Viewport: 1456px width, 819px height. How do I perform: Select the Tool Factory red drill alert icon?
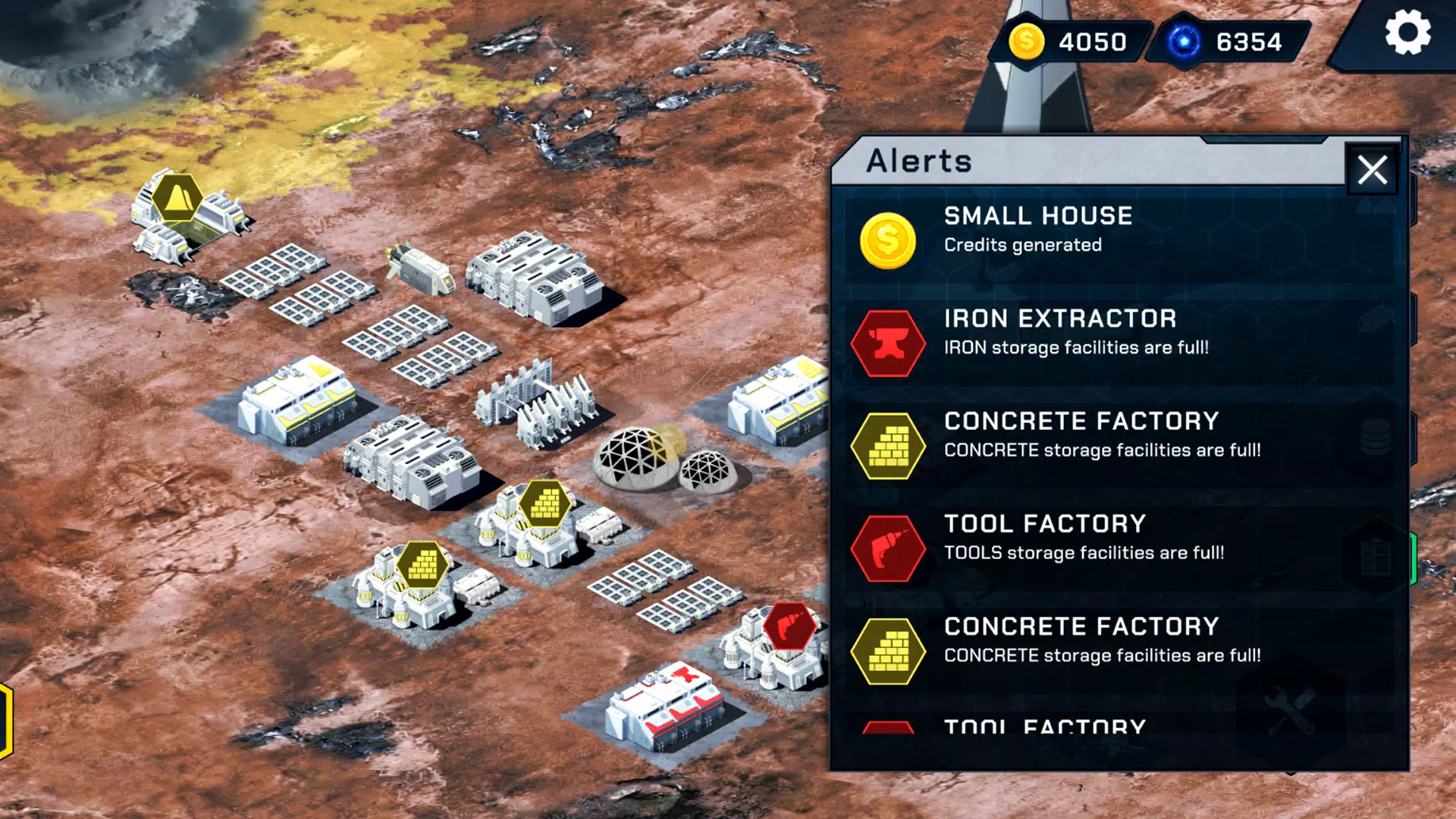[x=889, y=548]
